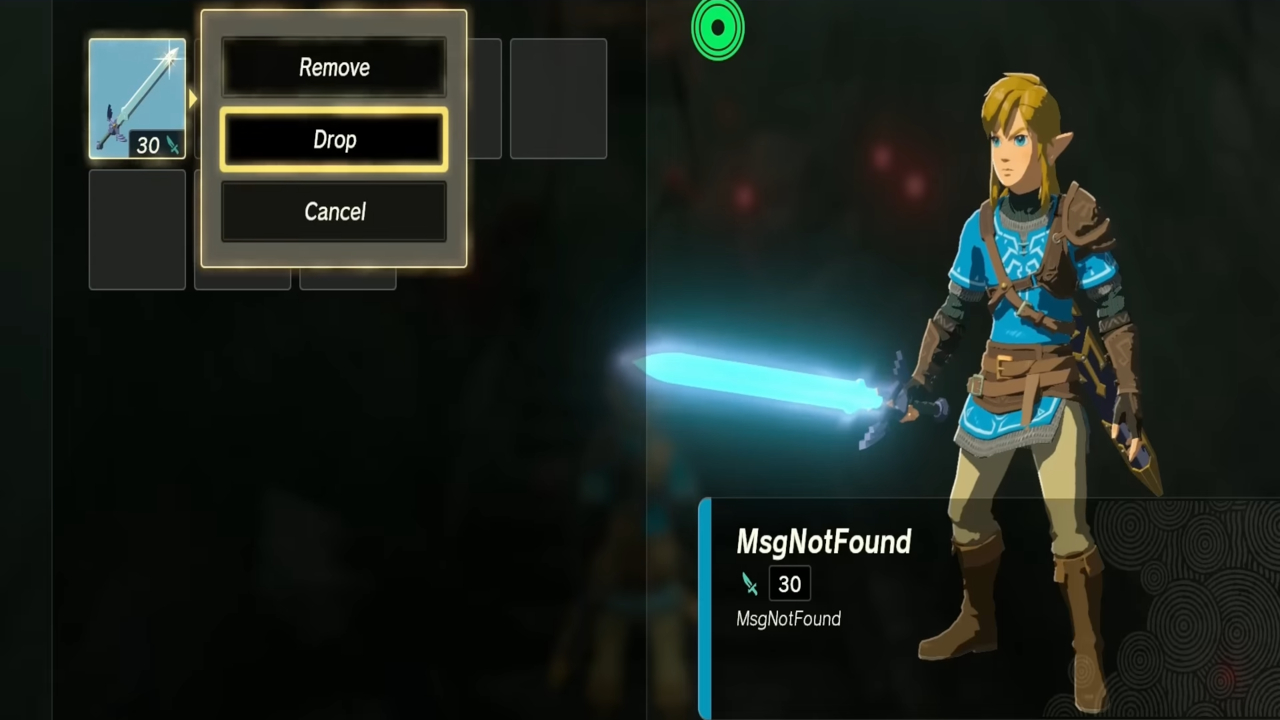1280x720 pixels.
Task: Click the MsgNotFound item title
Action: click(823, 542)
